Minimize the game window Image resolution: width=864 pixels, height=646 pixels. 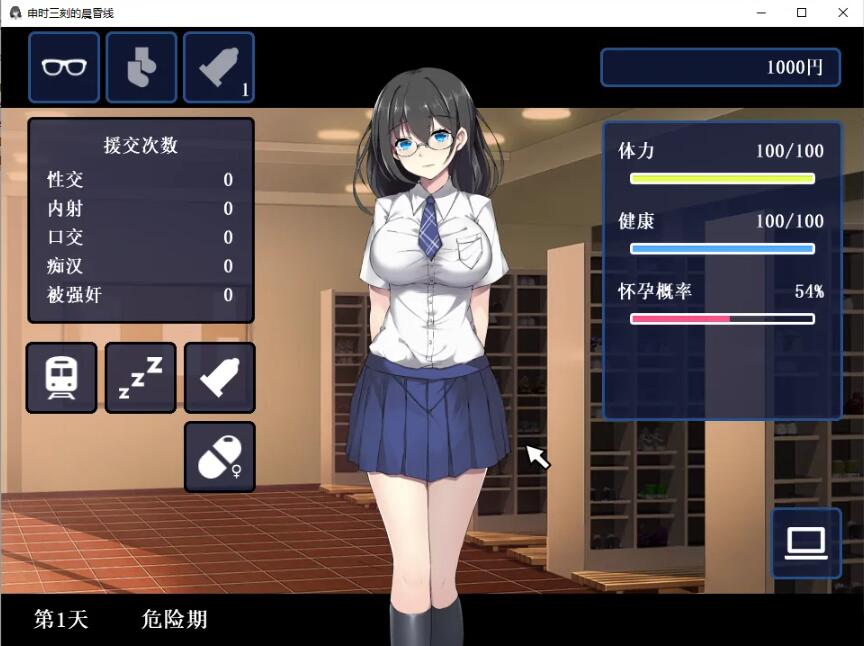[757, 13]
